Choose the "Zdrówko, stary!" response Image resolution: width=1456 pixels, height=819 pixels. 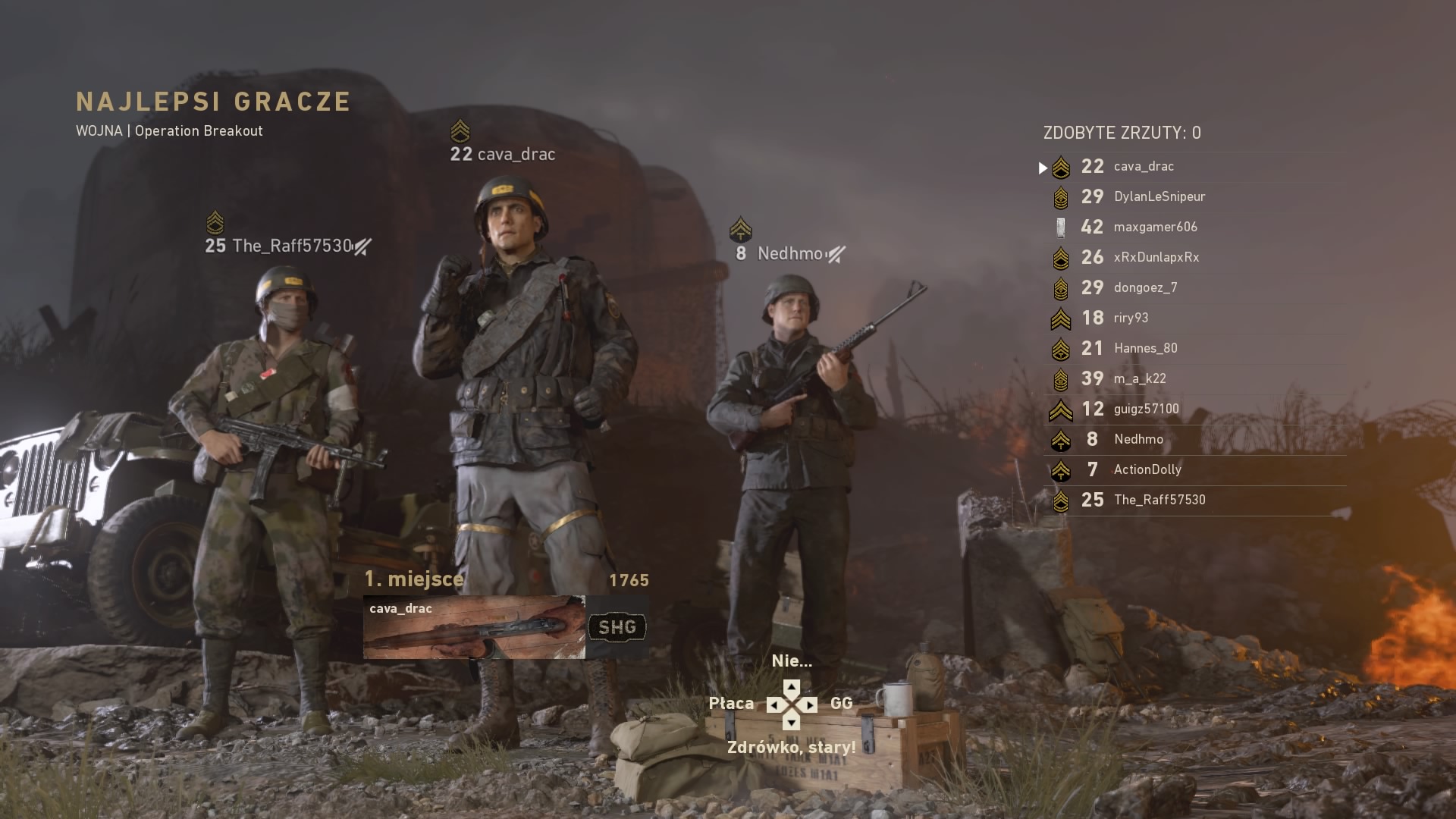click(x=793, y=746)
